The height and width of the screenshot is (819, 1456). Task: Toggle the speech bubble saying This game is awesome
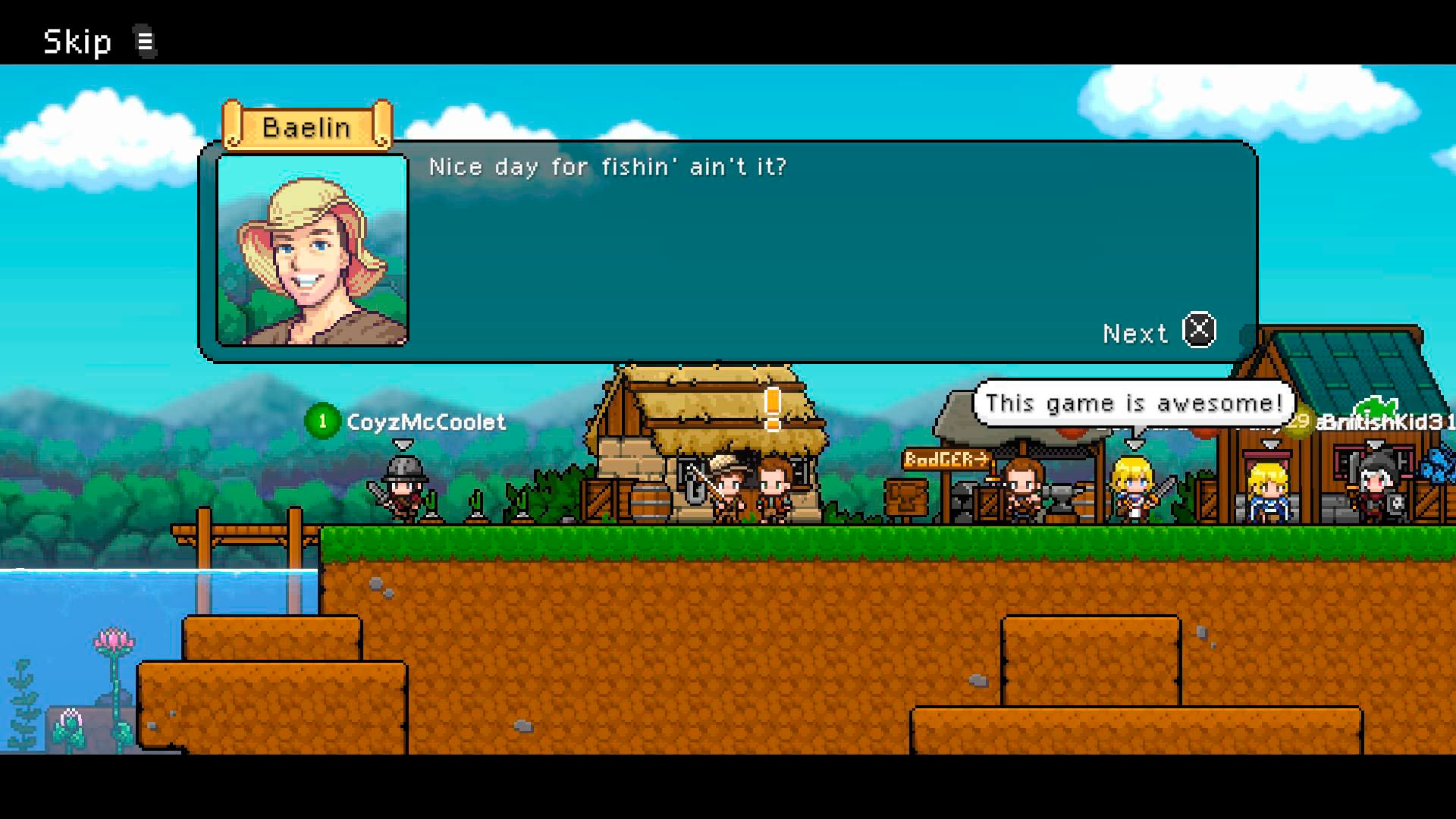[1130, 403]
